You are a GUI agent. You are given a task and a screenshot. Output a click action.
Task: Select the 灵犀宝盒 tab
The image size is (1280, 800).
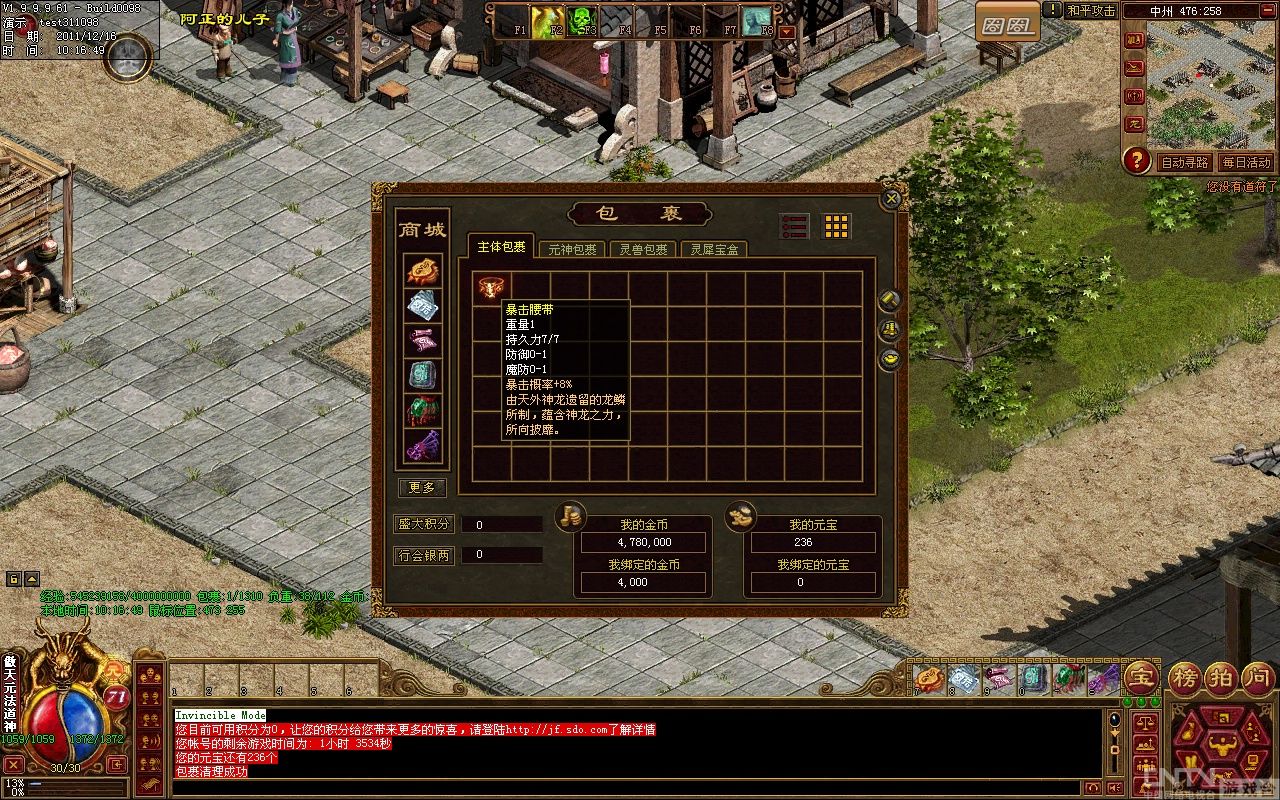pyautogui.click(x=714, y=249)
